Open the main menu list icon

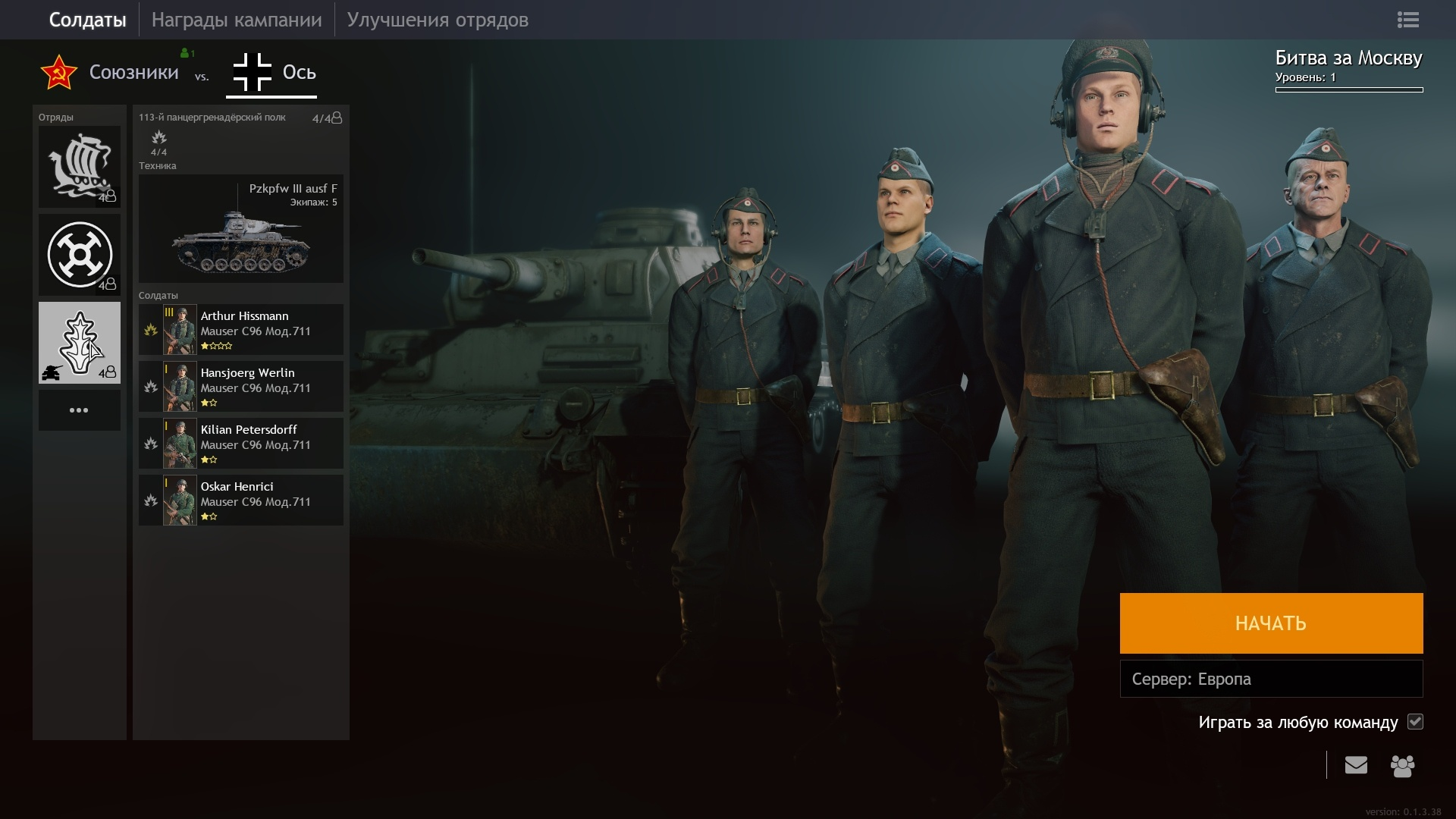pyautogui.click(x=1407, y=20)
